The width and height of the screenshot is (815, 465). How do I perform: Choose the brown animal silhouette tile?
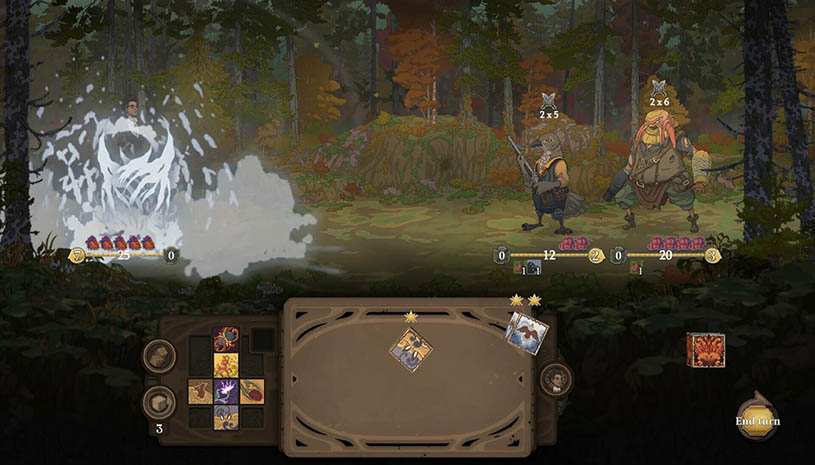point(200,391)
